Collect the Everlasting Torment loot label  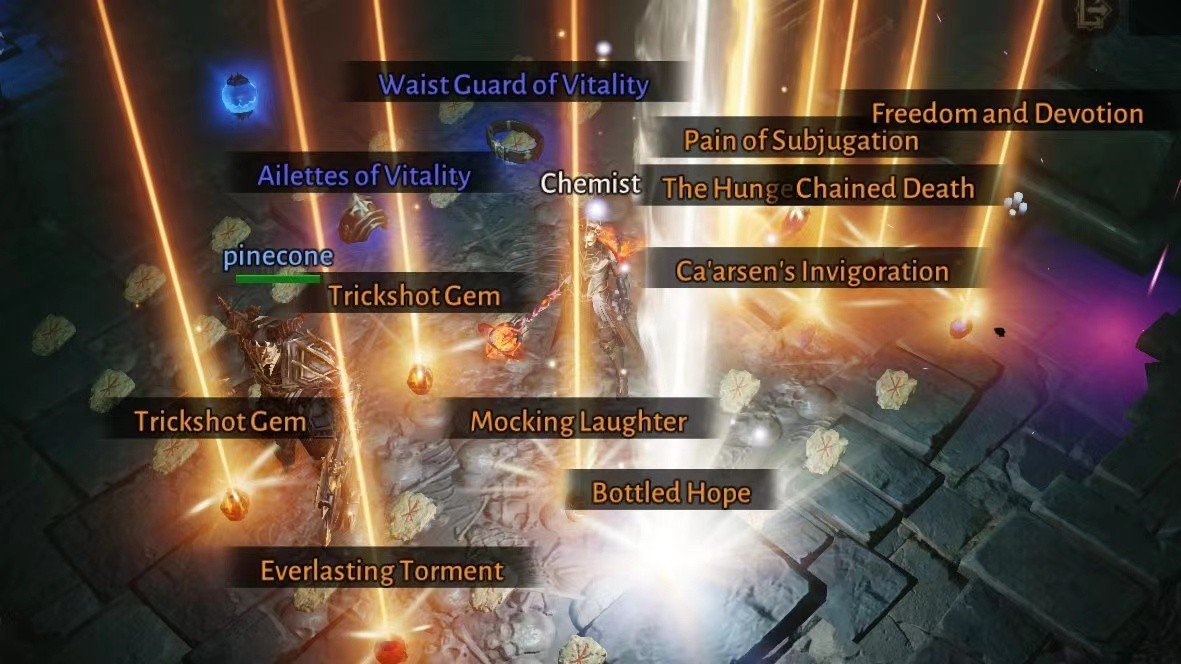[x=381, y=571]
